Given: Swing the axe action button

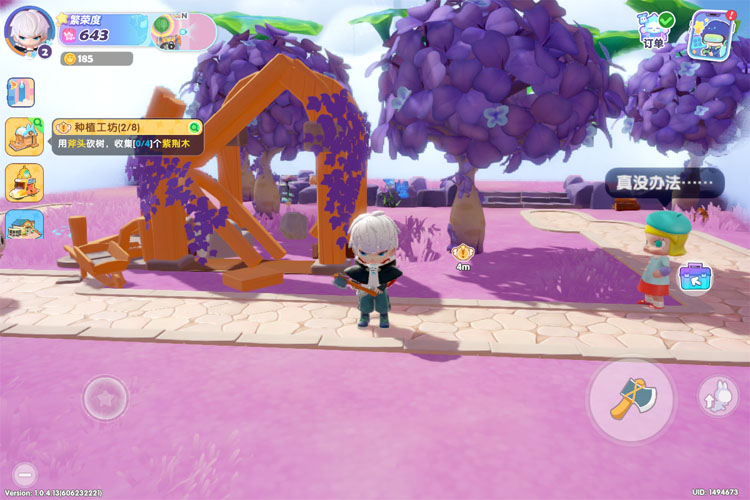Looking at the screenshot, I should click(x=630, y=399).
